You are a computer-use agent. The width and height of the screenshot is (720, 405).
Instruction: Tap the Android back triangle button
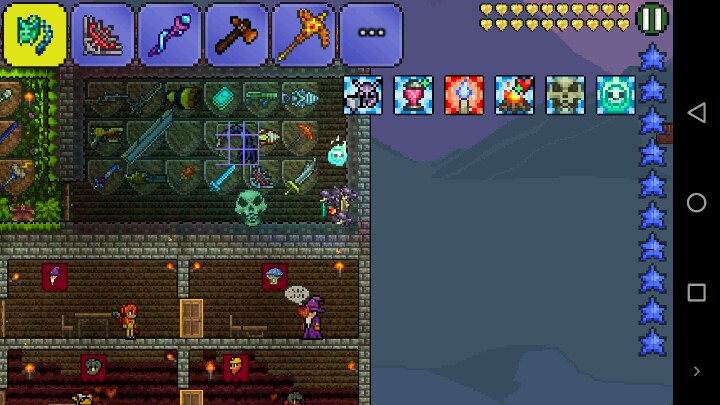click(x=696, y=112)
